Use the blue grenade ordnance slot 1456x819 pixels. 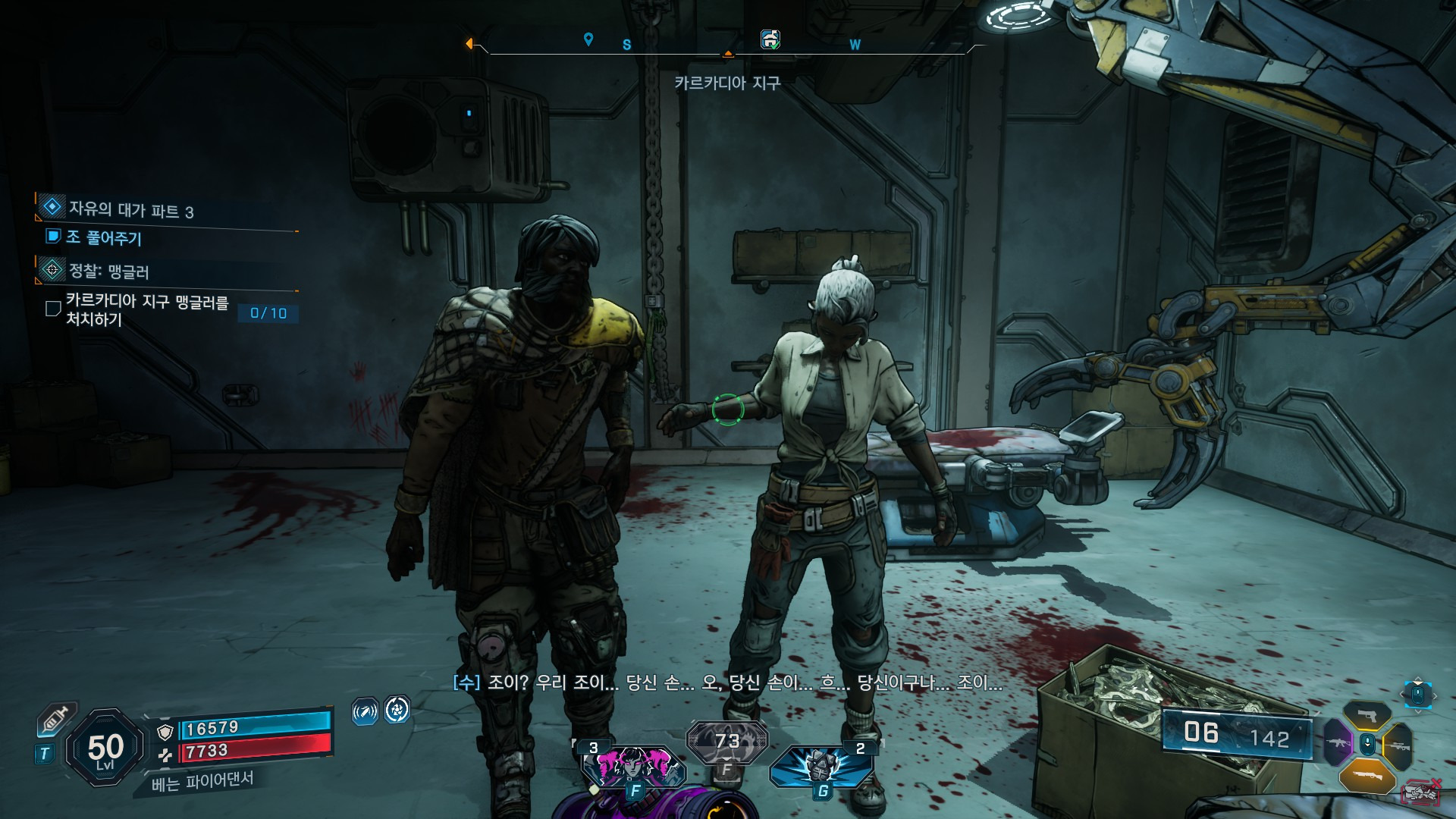(821, 766)
